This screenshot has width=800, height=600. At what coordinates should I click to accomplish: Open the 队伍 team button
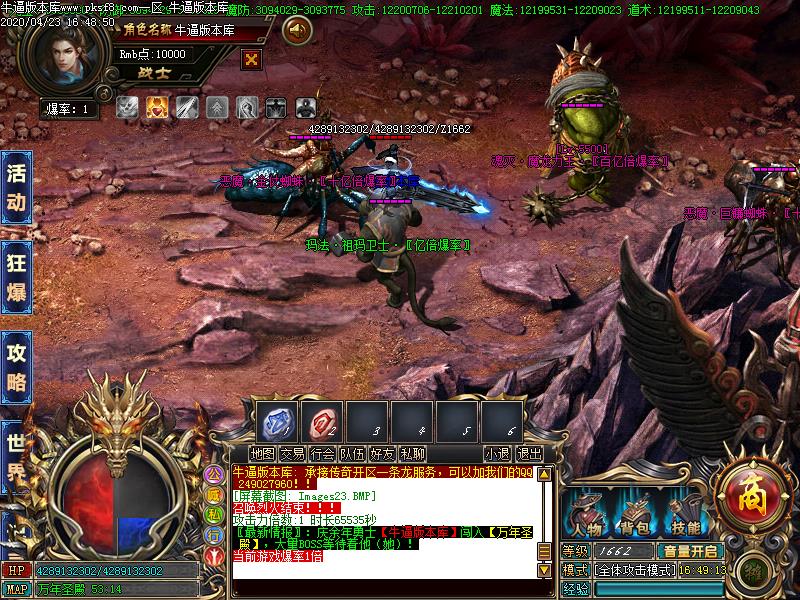pyautogui.click(x=352, y=454)
